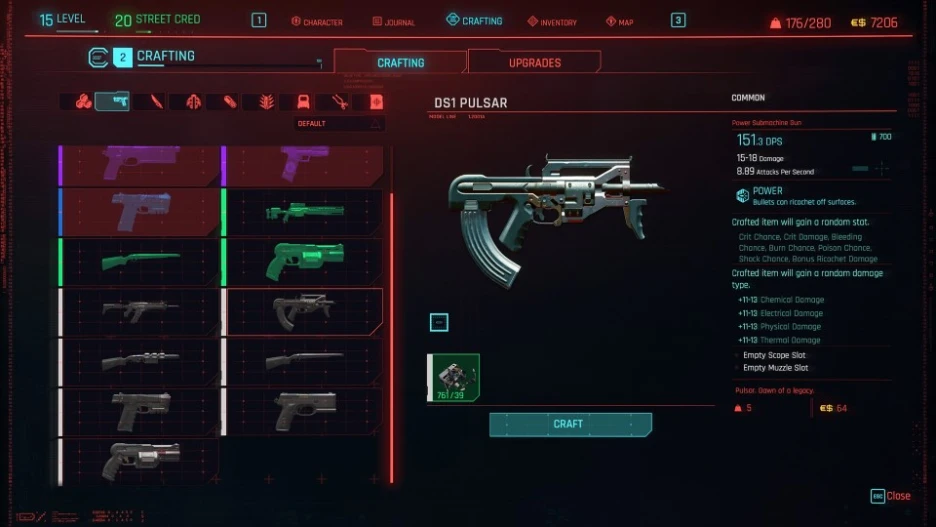This screenshot has width=936, height=527.
Task: Go to the Inventory menu
Action: click(551, 21)
